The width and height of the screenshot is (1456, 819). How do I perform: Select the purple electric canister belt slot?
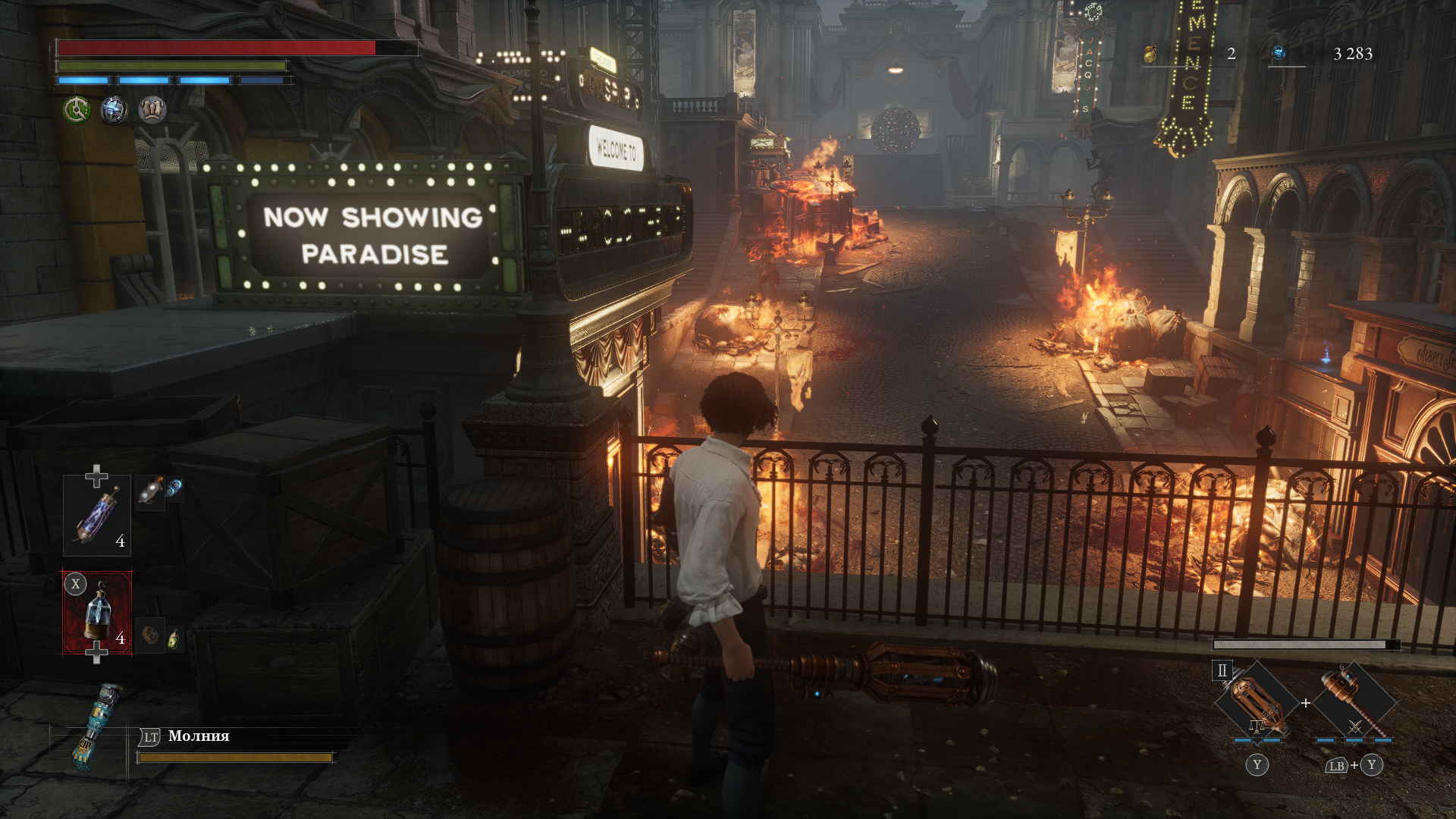point(96,515)
